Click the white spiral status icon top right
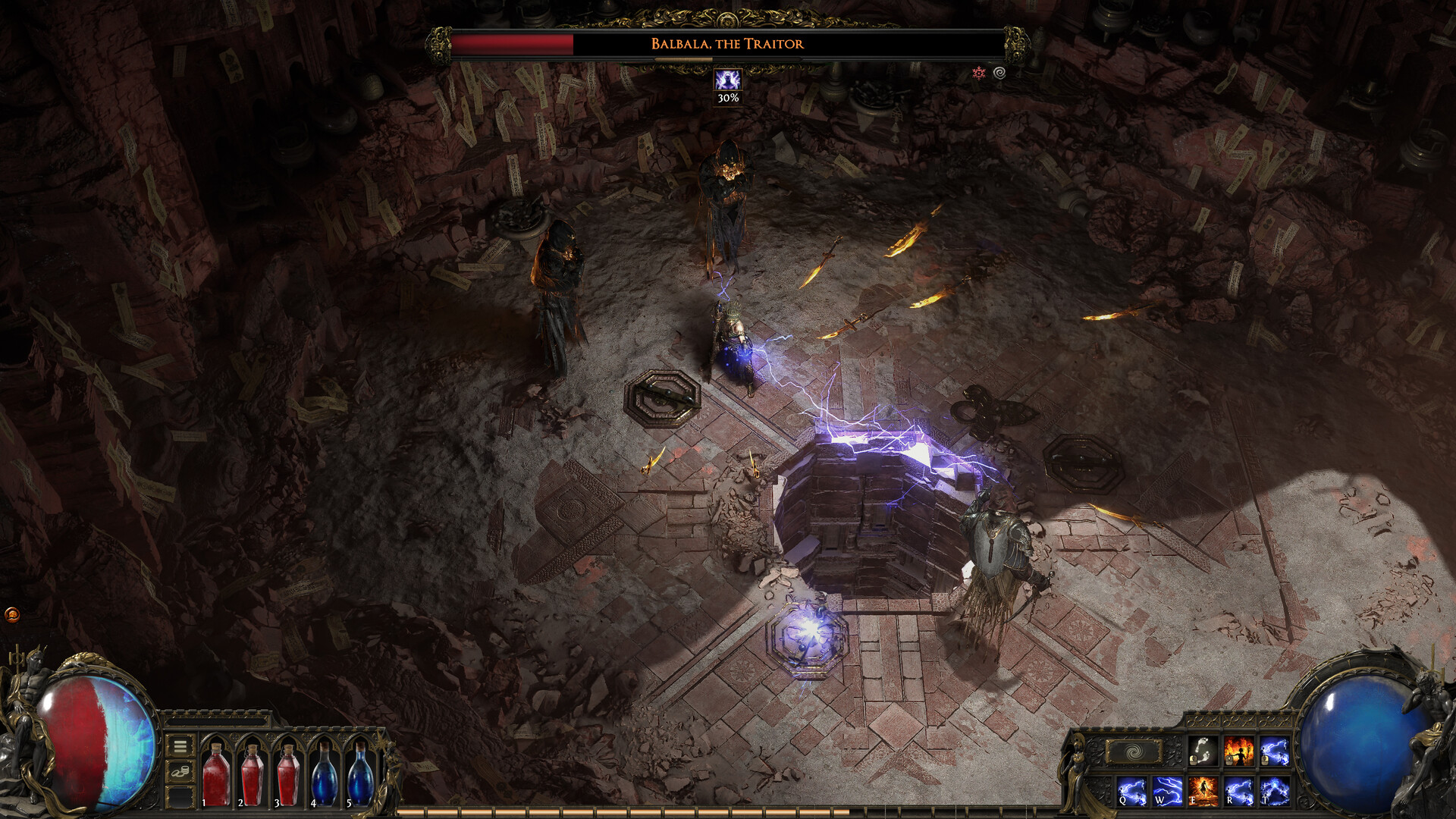 pos(999,74)
